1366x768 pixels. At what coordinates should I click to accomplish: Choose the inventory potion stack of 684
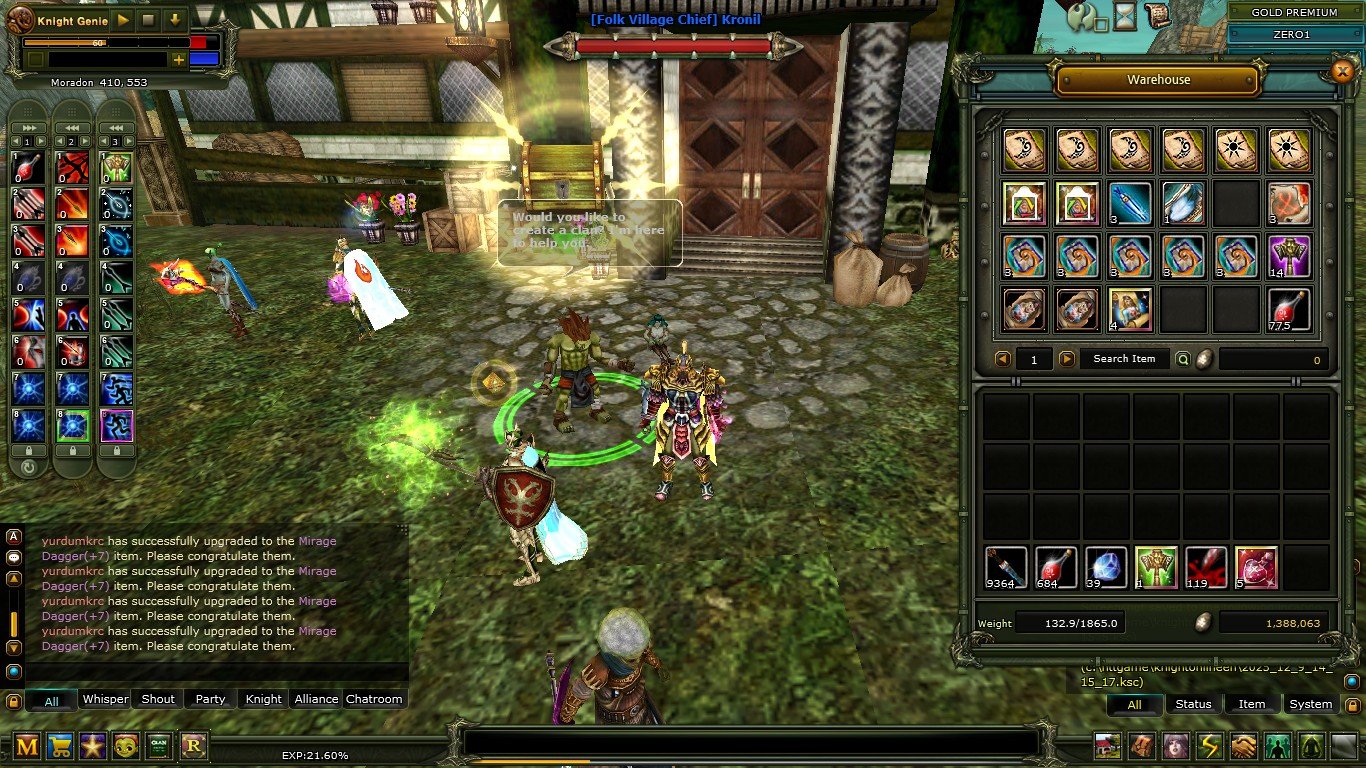tap(1056, 567)
